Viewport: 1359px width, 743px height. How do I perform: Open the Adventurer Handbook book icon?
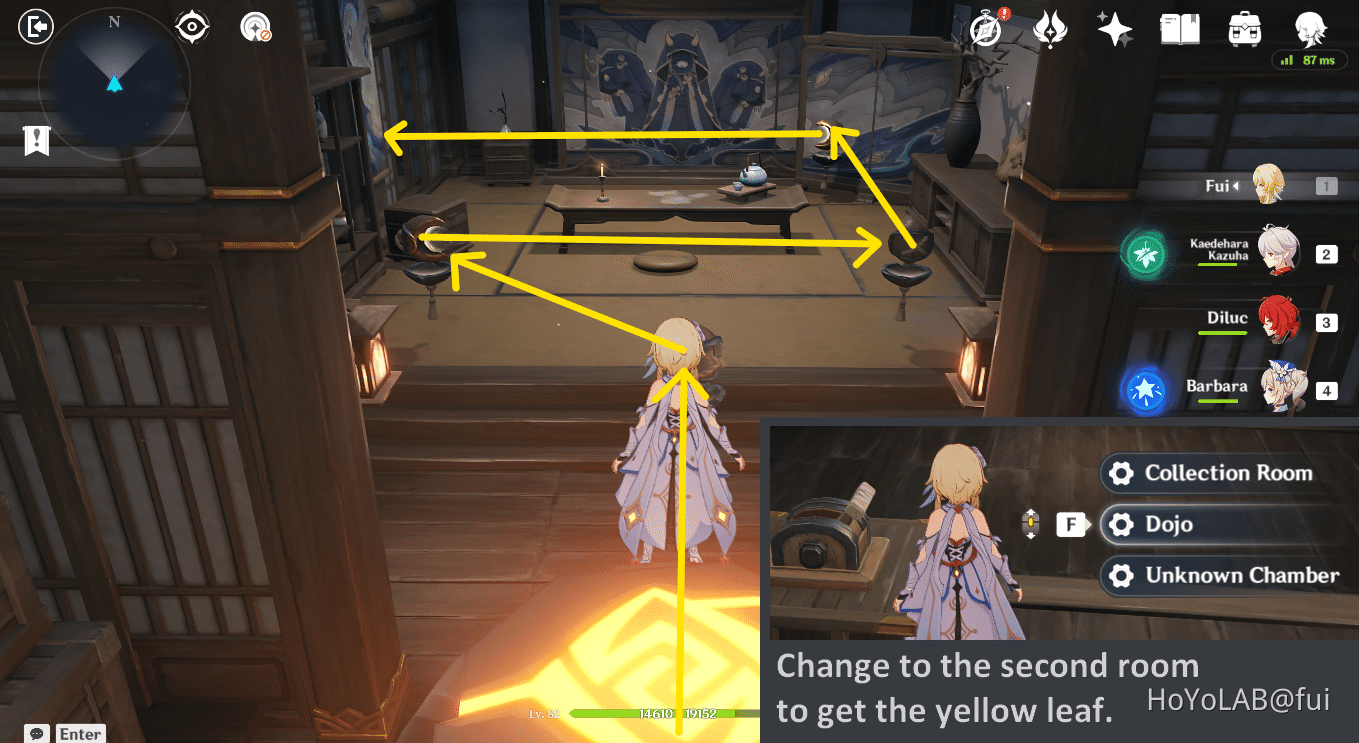[x=1180, y=29]
